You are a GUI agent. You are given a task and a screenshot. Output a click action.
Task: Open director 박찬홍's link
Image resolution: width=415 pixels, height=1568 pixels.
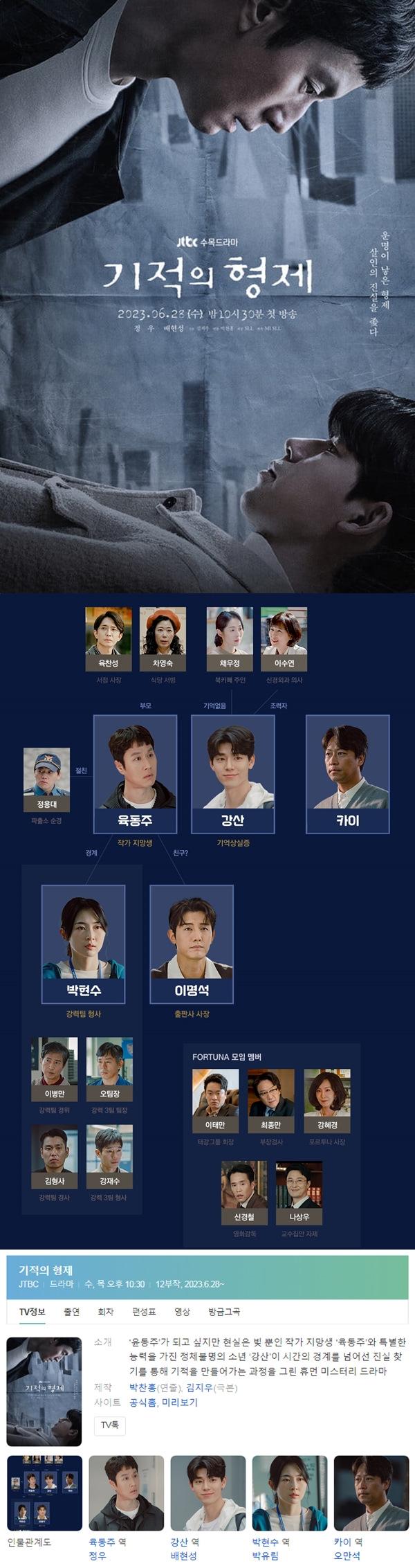pyautogui.click(x=142, y=1387)
